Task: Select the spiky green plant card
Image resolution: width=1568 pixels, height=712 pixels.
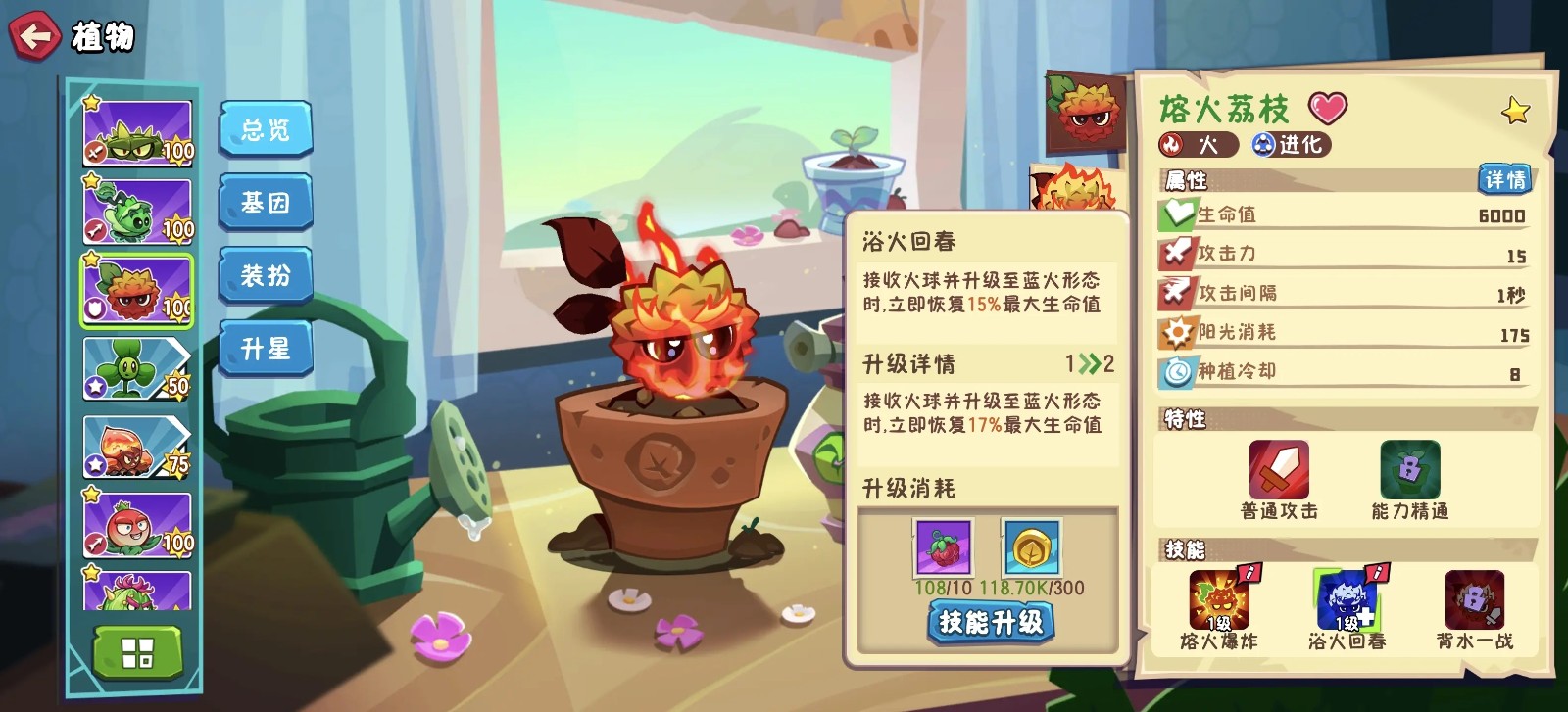Action: pyautogui.click(x=136, y=134)
